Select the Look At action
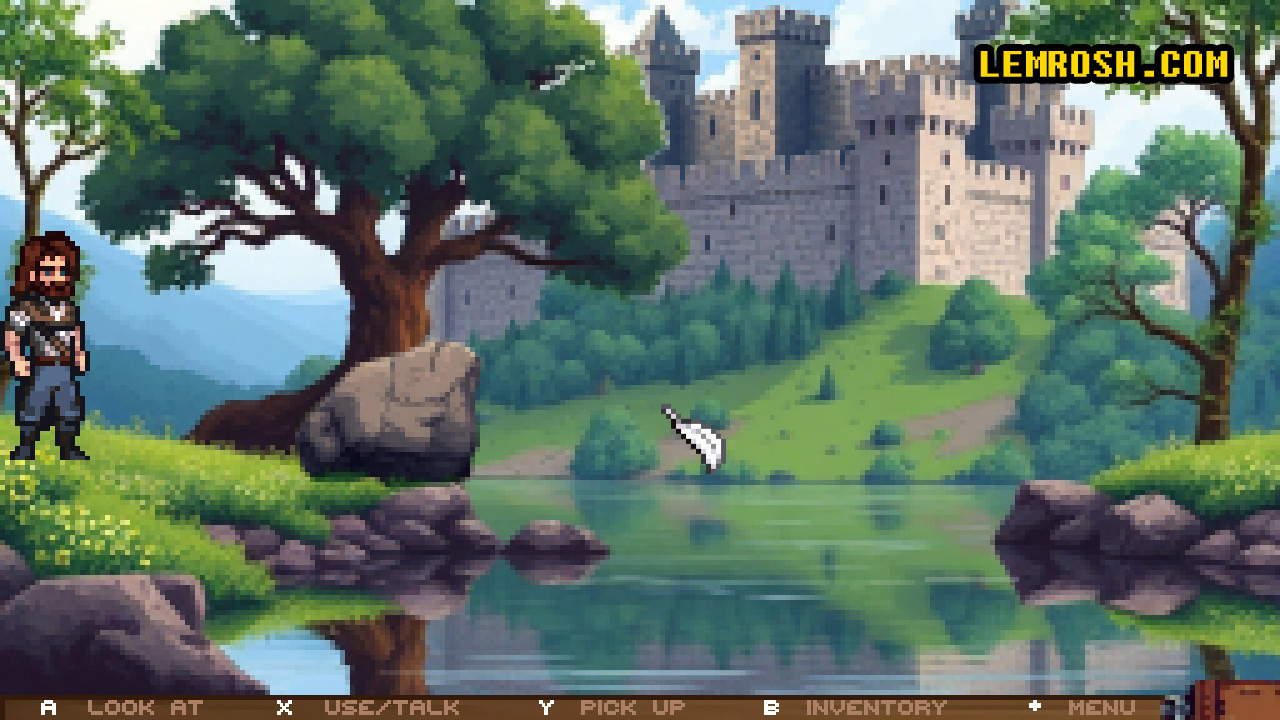 tap(144, 708)
